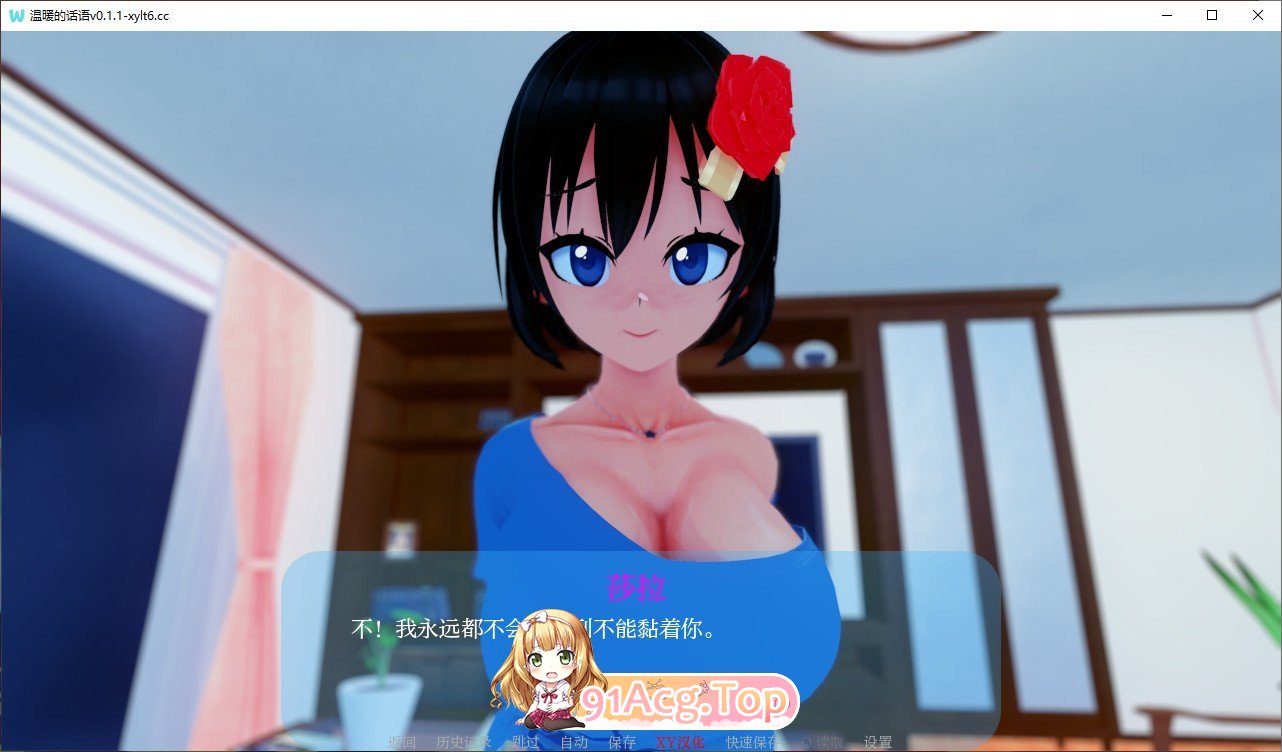Screen dimensions: 1282x752
Task: Click the red XY汉化 translation credit link
Action: [679, 743]
